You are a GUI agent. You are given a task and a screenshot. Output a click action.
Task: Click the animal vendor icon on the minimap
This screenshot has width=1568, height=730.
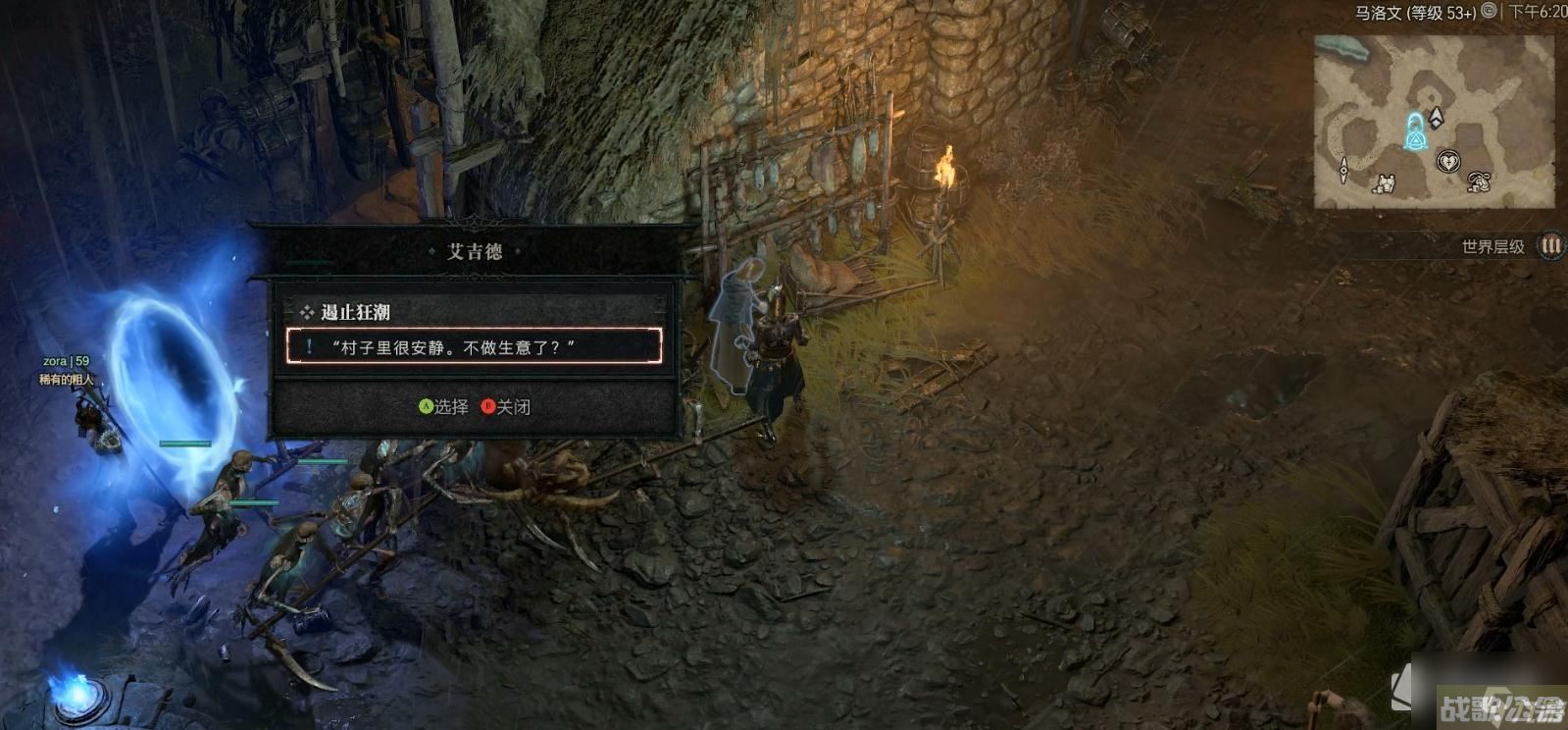click(x=1478, y=182)
